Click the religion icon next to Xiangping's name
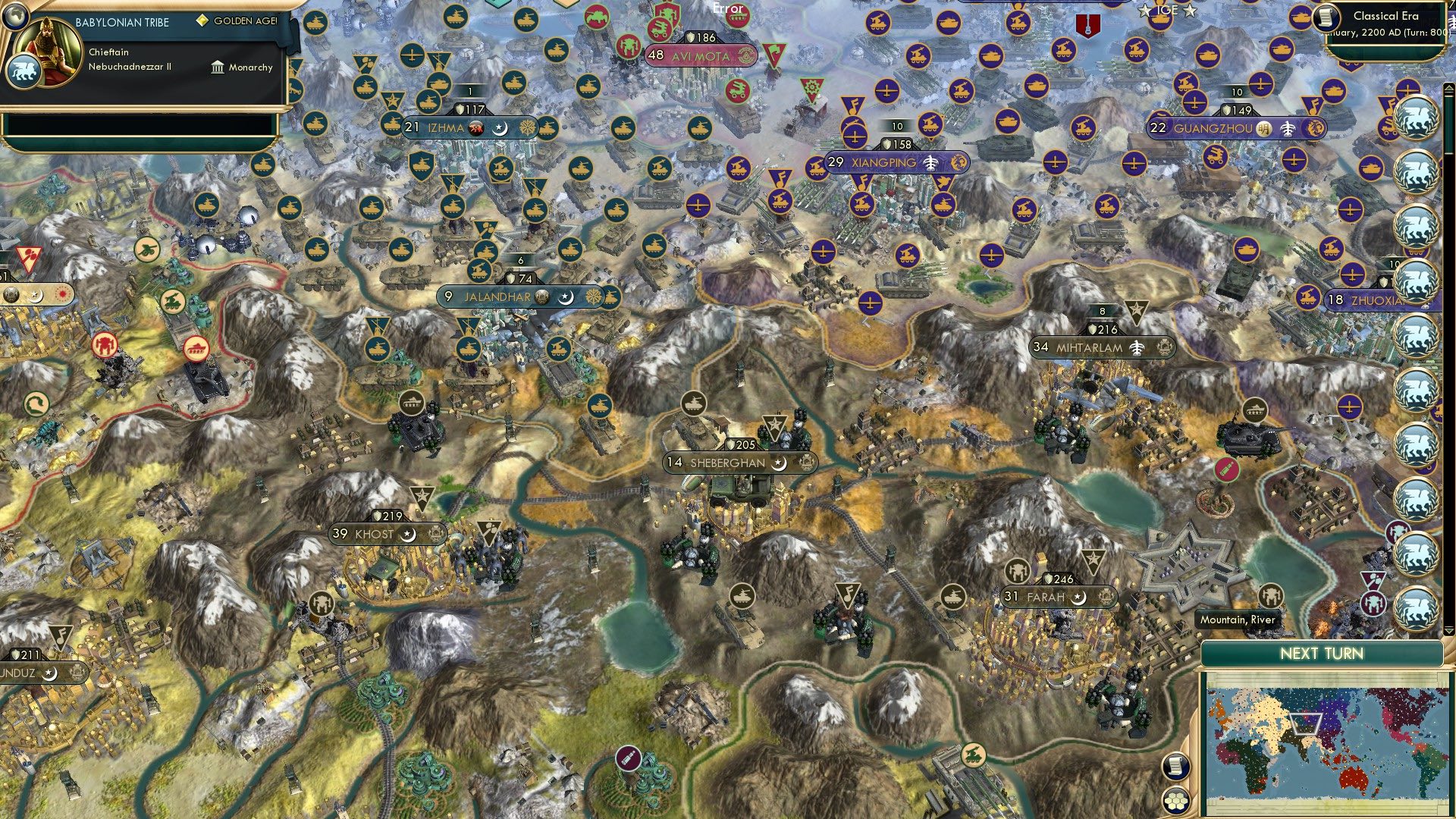This screenshot has height=819, width=1456. point(931,163)
